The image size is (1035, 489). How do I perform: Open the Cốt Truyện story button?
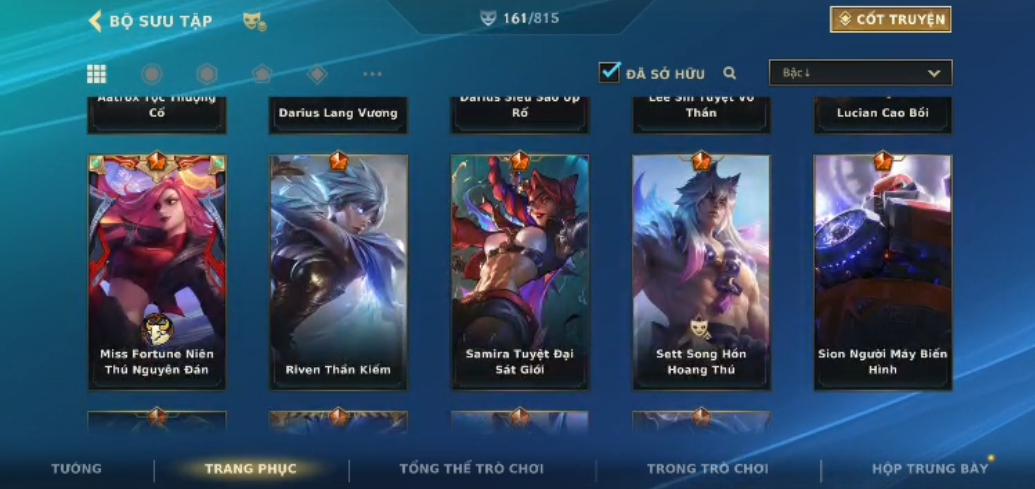pyautogui.click(x=890, y=20)
